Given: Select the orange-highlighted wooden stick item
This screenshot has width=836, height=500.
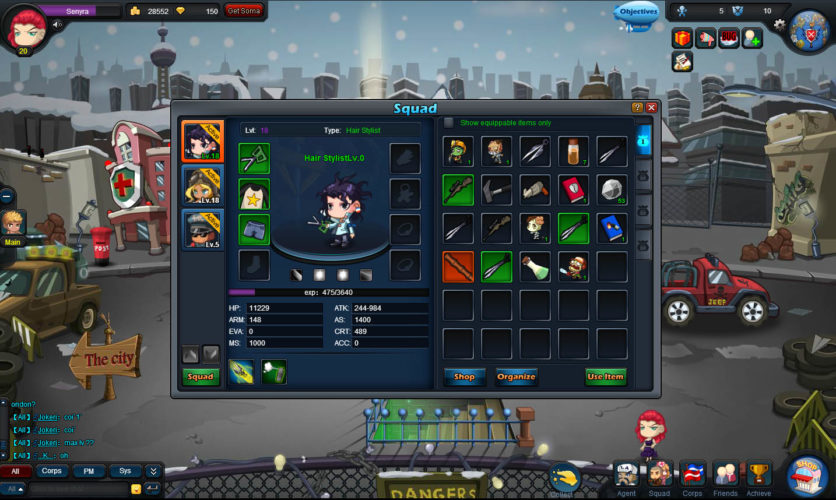Looking at the screenshot, I should pyautogui.click(x=458, y=266).
